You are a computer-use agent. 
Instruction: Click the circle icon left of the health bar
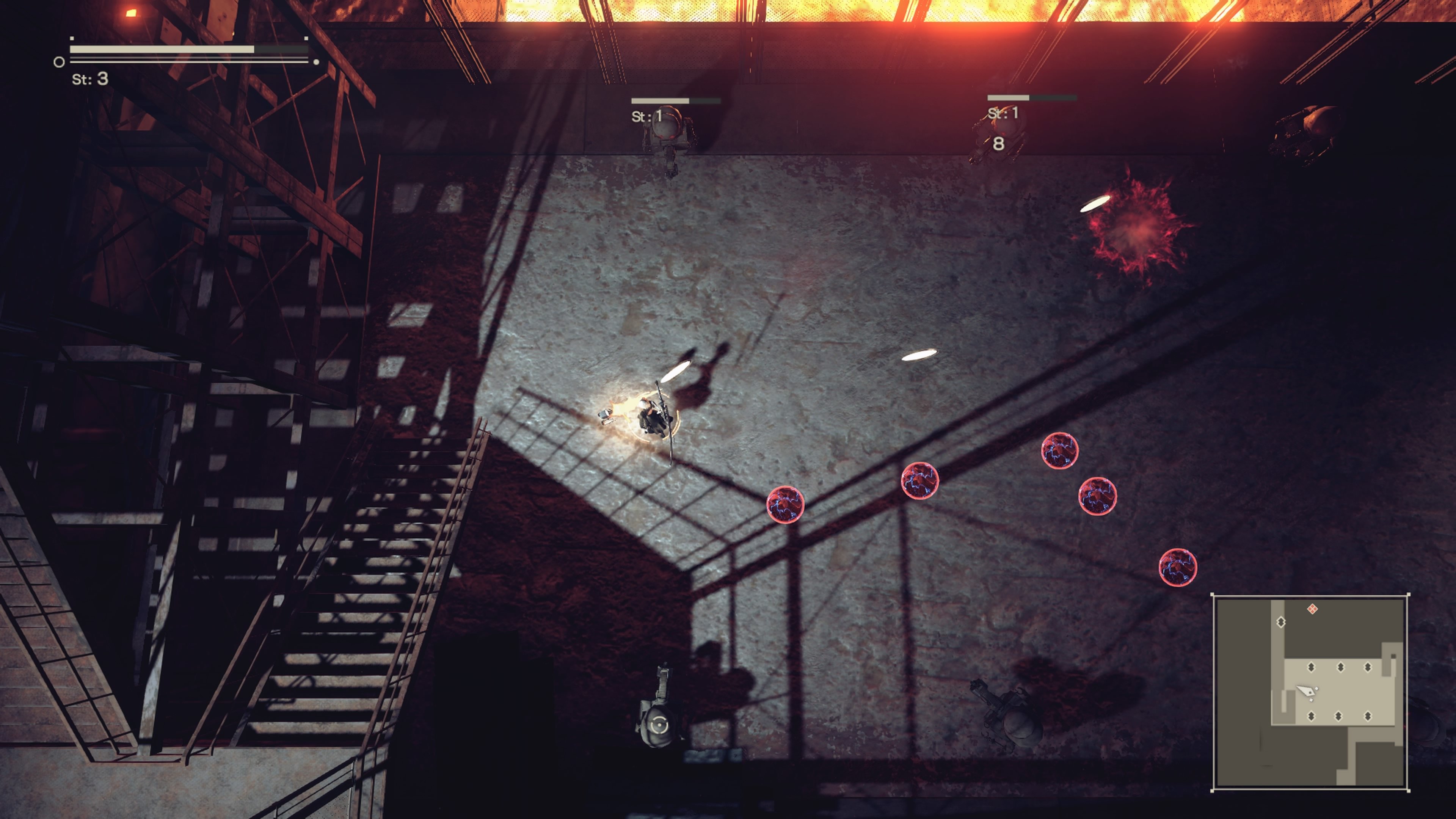click(x=60, y=62)
